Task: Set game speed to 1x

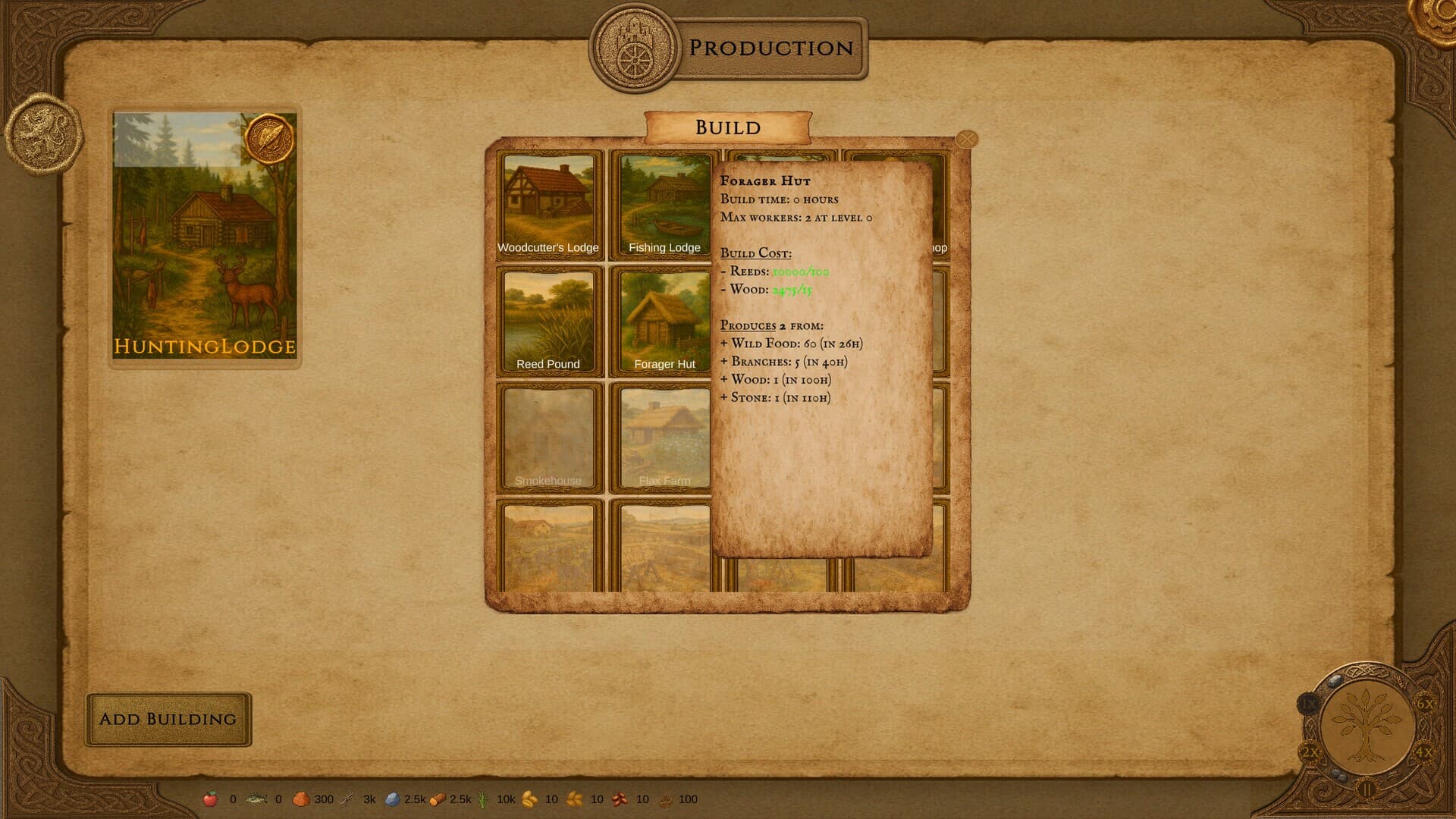Action: tap(1310, 704)
